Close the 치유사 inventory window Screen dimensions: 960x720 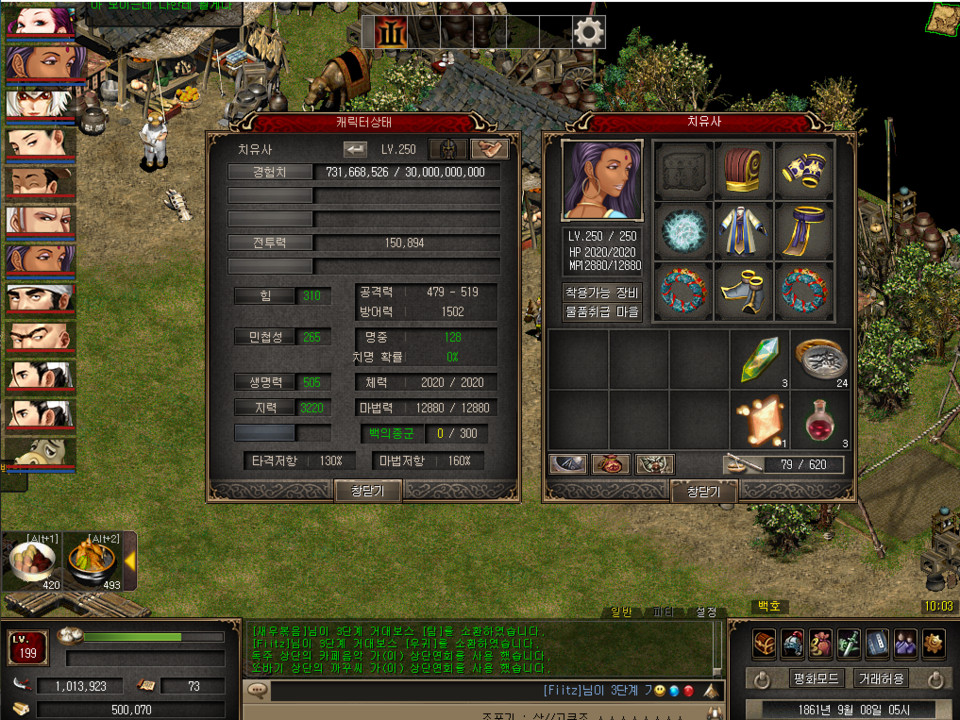pyautogui.click(x=703, y=491)
